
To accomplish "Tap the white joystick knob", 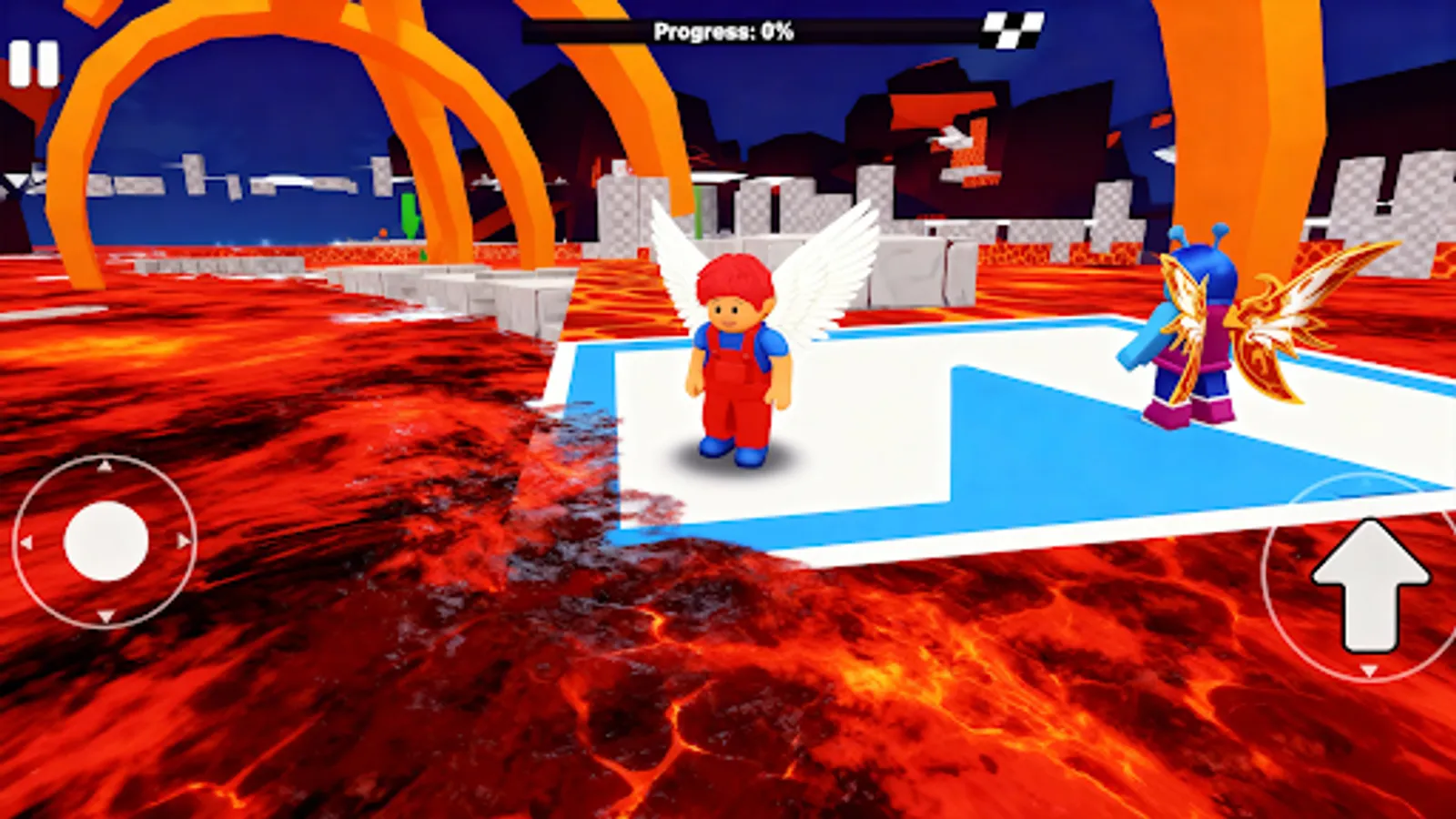I will coord(105,541).
